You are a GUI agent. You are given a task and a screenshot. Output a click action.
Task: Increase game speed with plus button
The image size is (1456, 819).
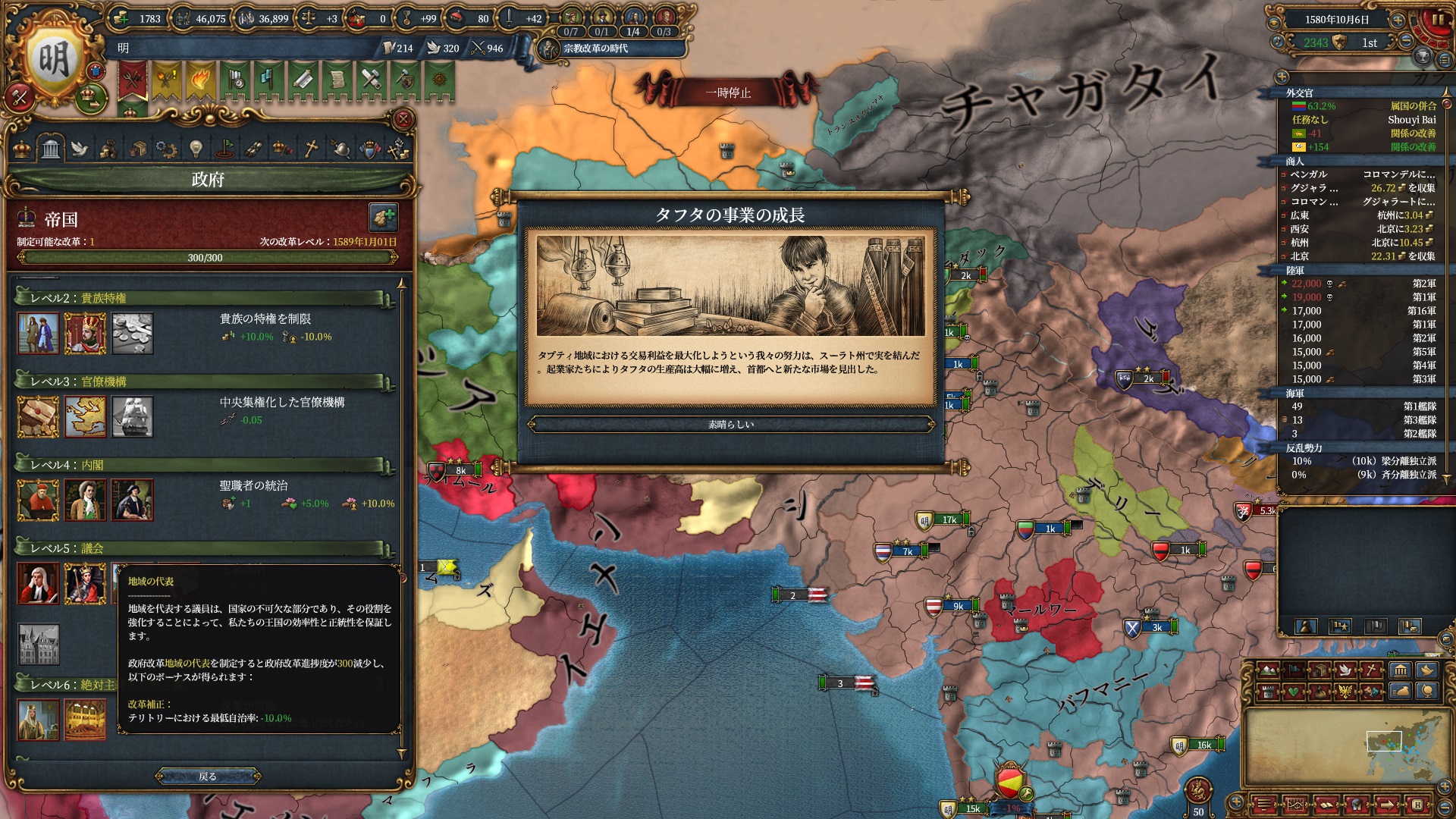1397,20
